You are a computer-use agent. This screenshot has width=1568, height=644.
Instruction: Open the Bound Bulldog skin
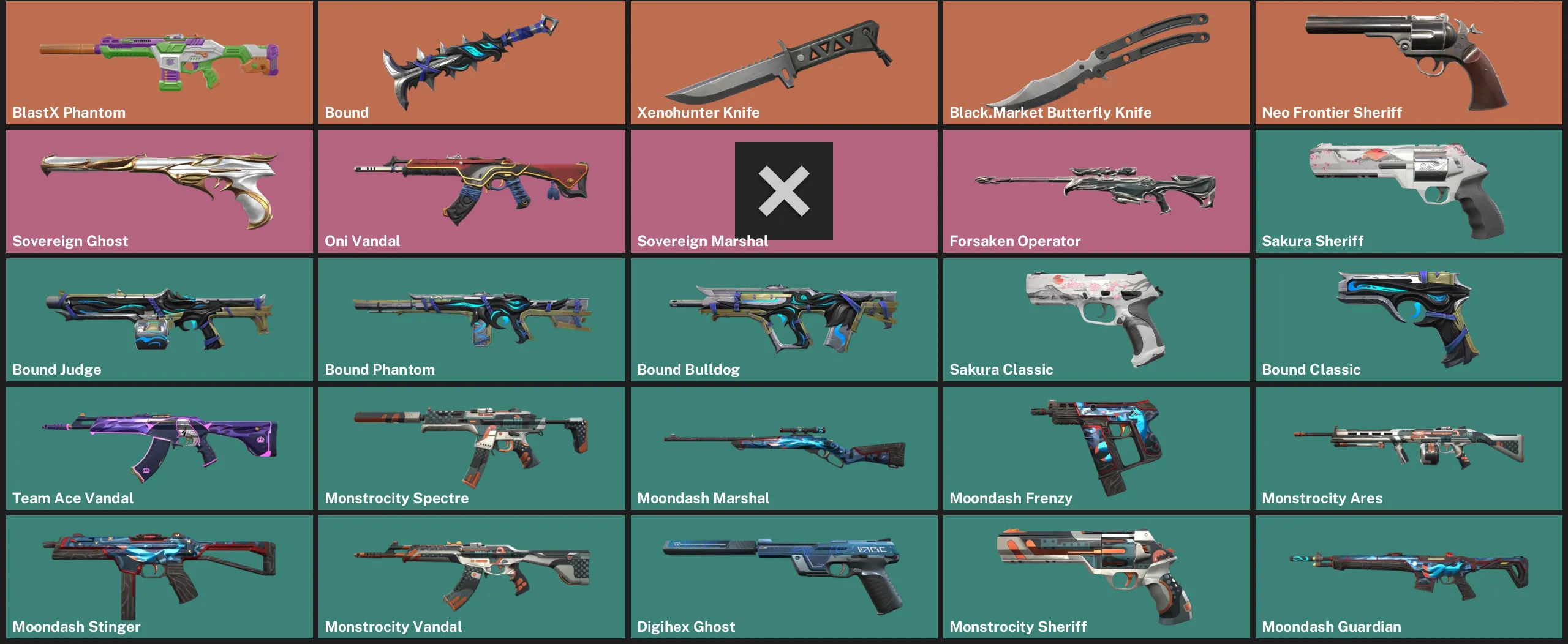(x=784, y=318)
